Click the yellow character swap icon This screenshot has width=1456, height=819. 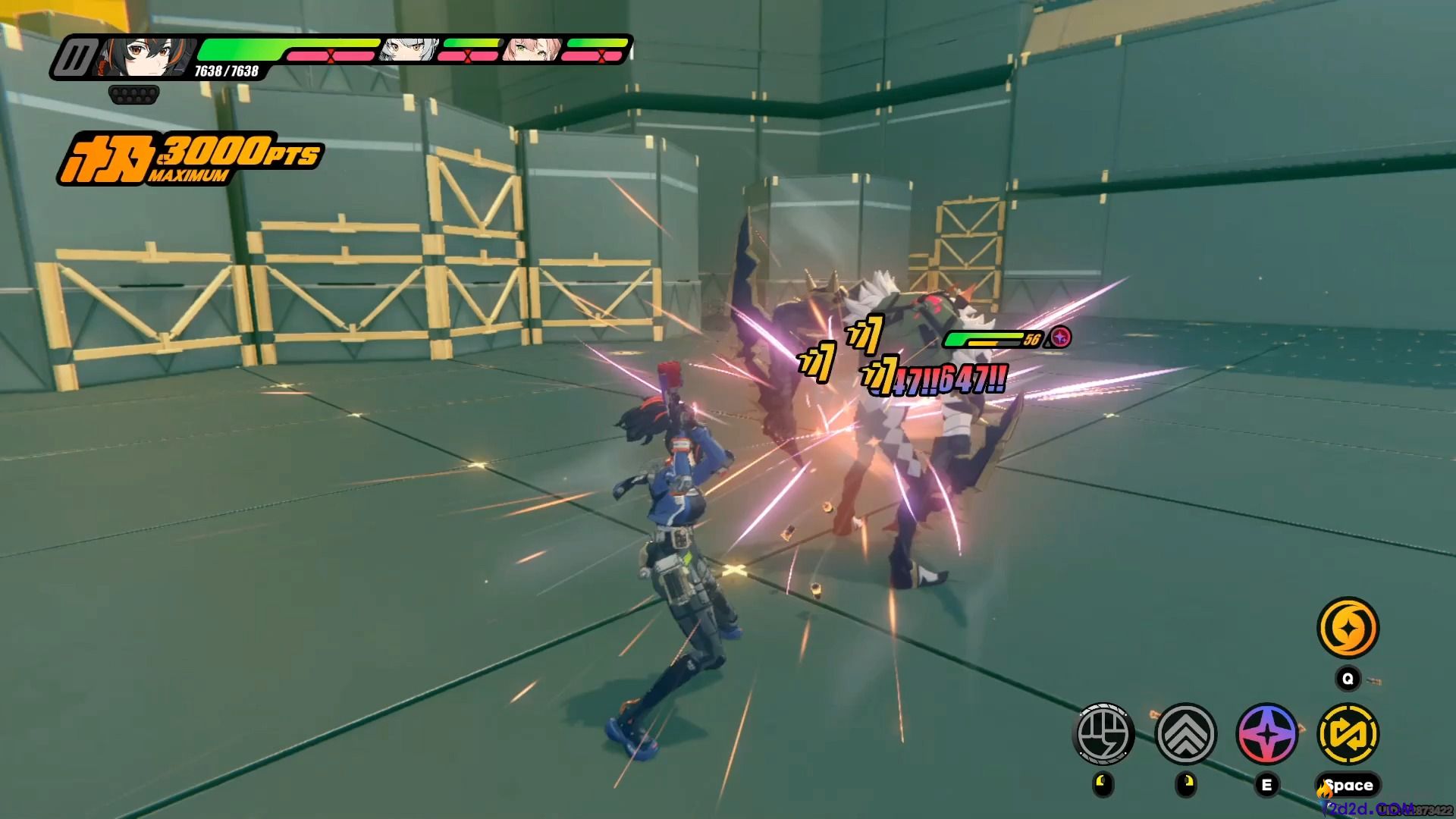1348,733
